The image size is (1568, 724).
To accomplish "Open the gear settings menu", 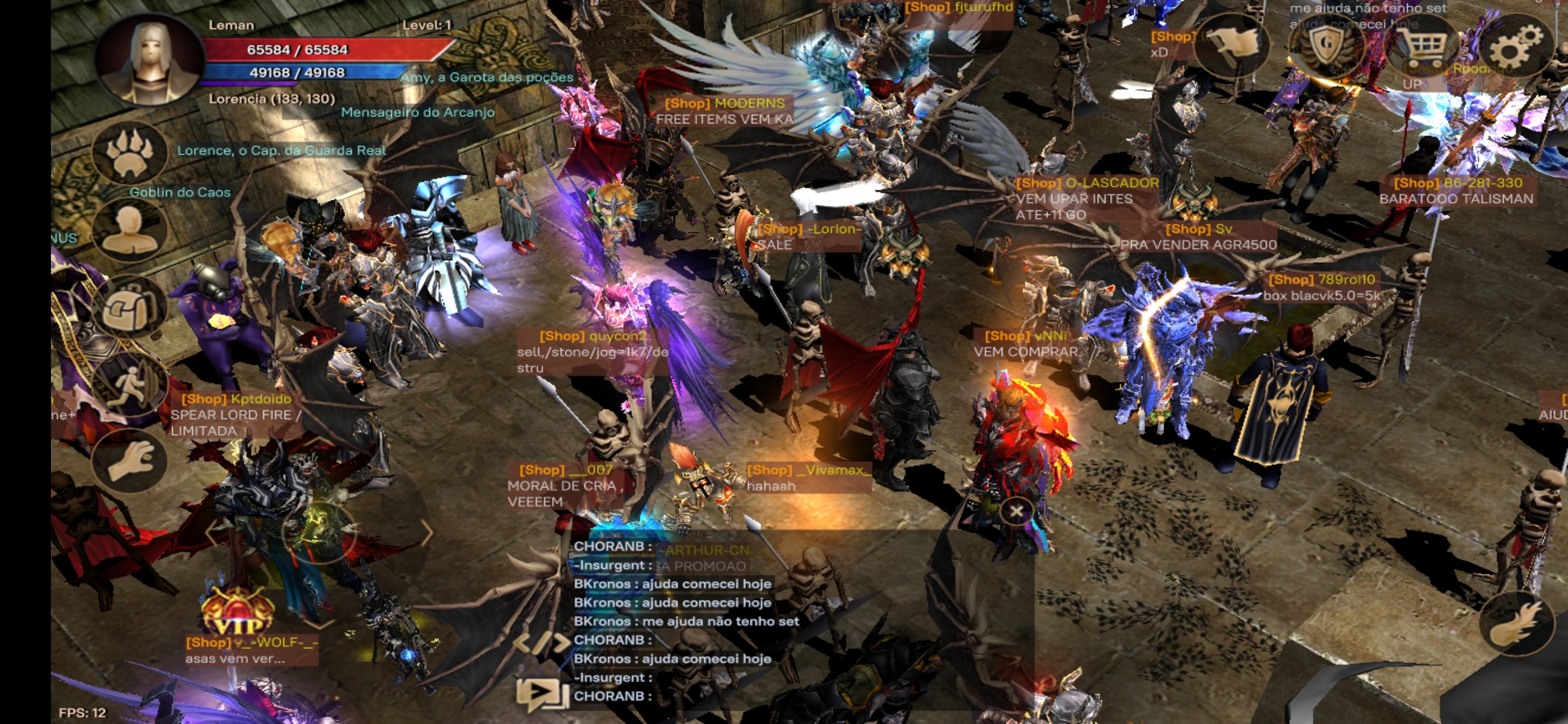I will [x=1516, y=46].
